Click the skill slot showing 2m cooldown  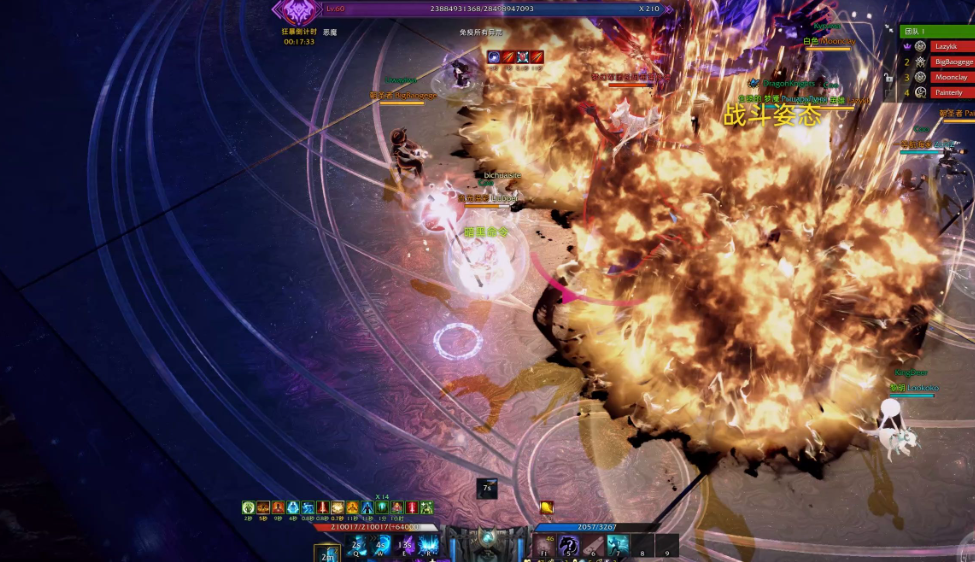click(327, 553)
